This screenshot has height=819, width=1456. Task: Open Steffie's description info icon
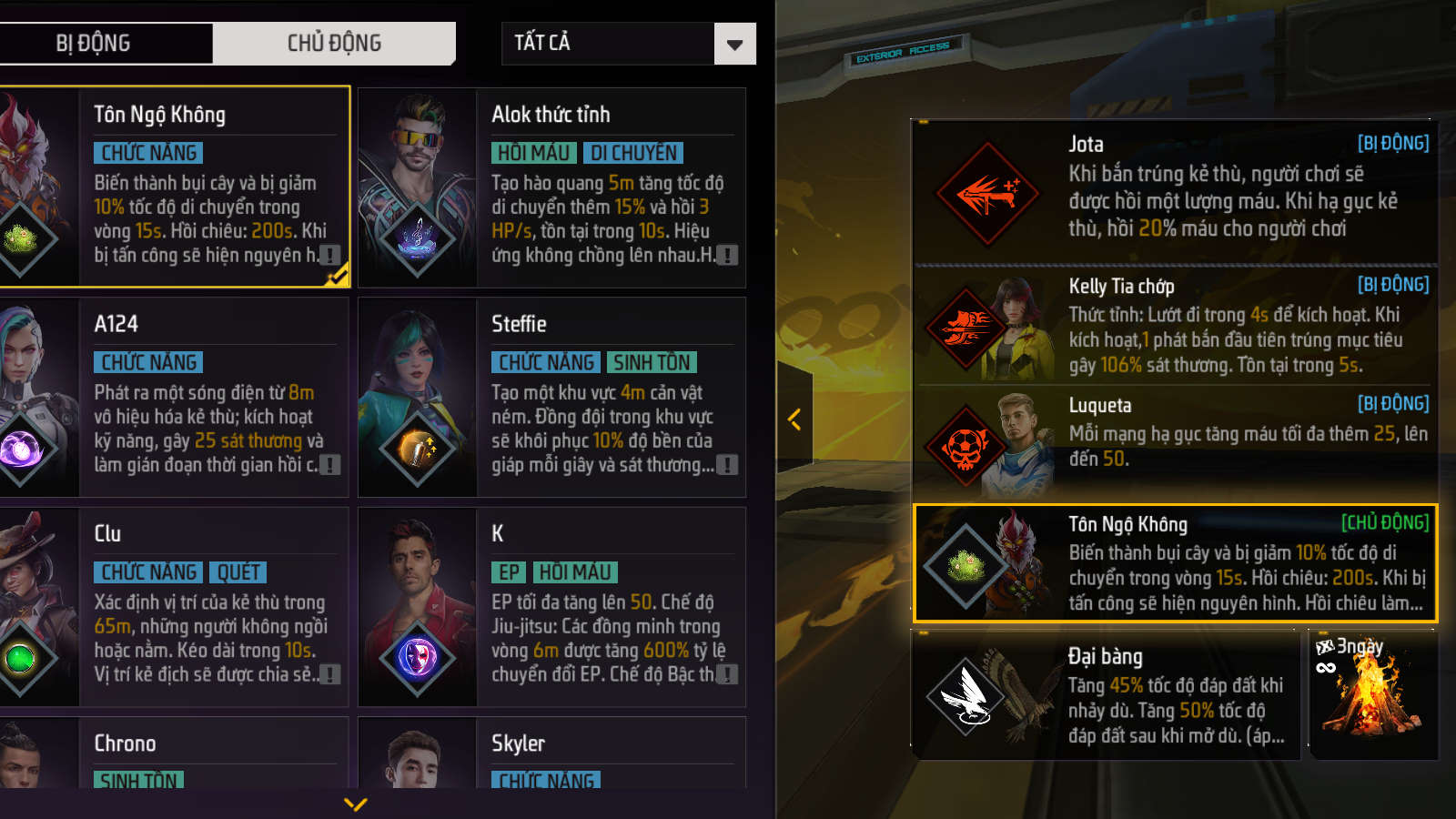coord(726,465)
